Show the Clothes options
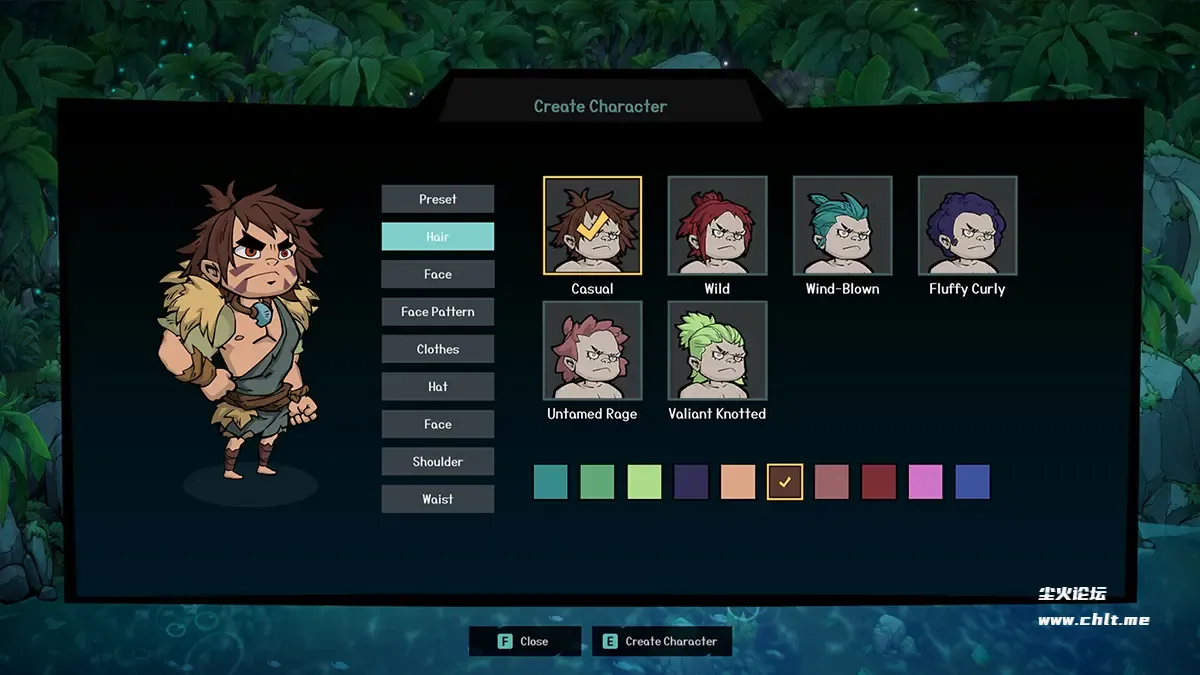This screenshot has height=675, width=1200. [x=437, y=349]
